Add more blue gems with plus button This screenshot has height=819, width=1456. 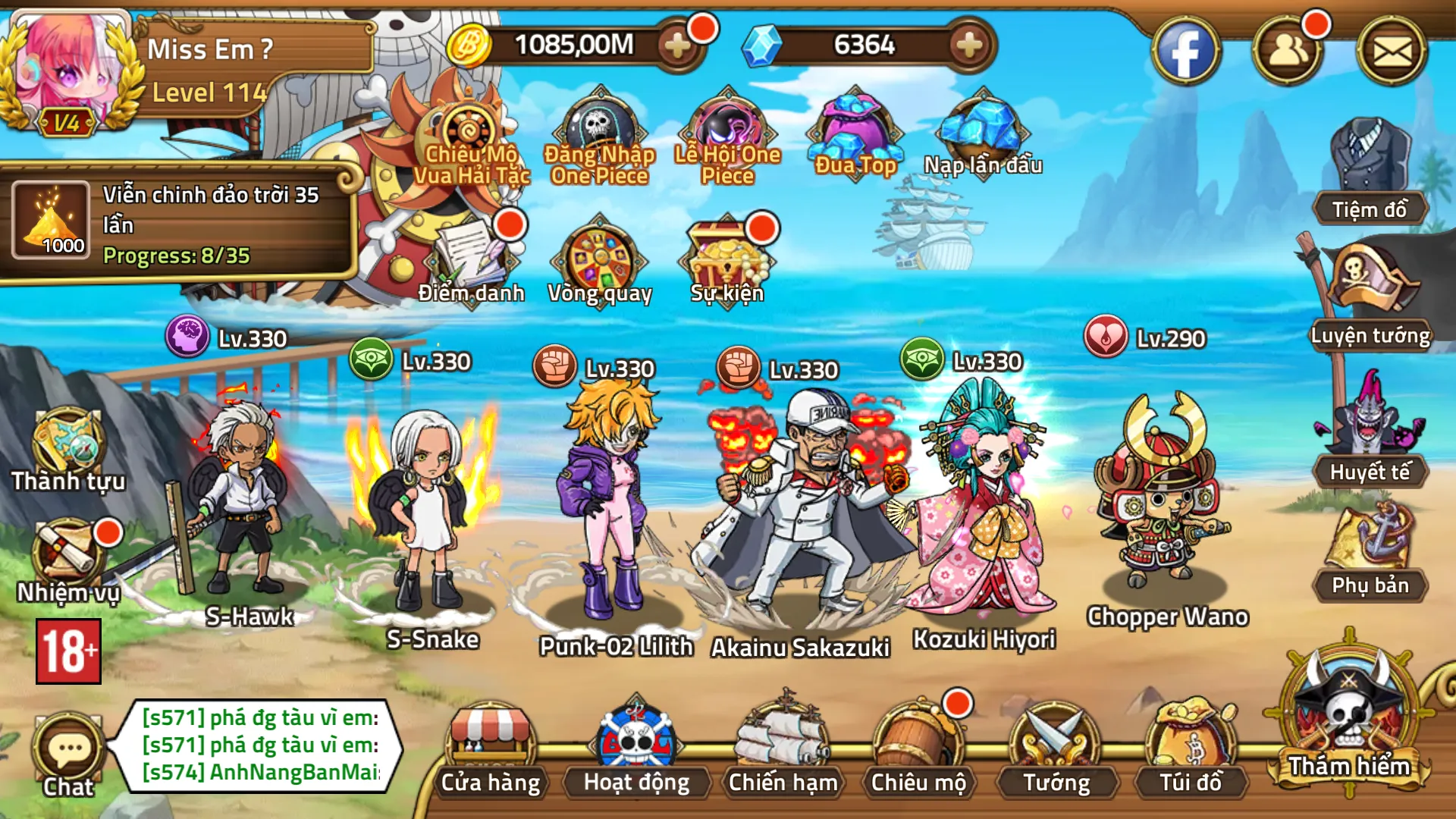tap(968, 46)
